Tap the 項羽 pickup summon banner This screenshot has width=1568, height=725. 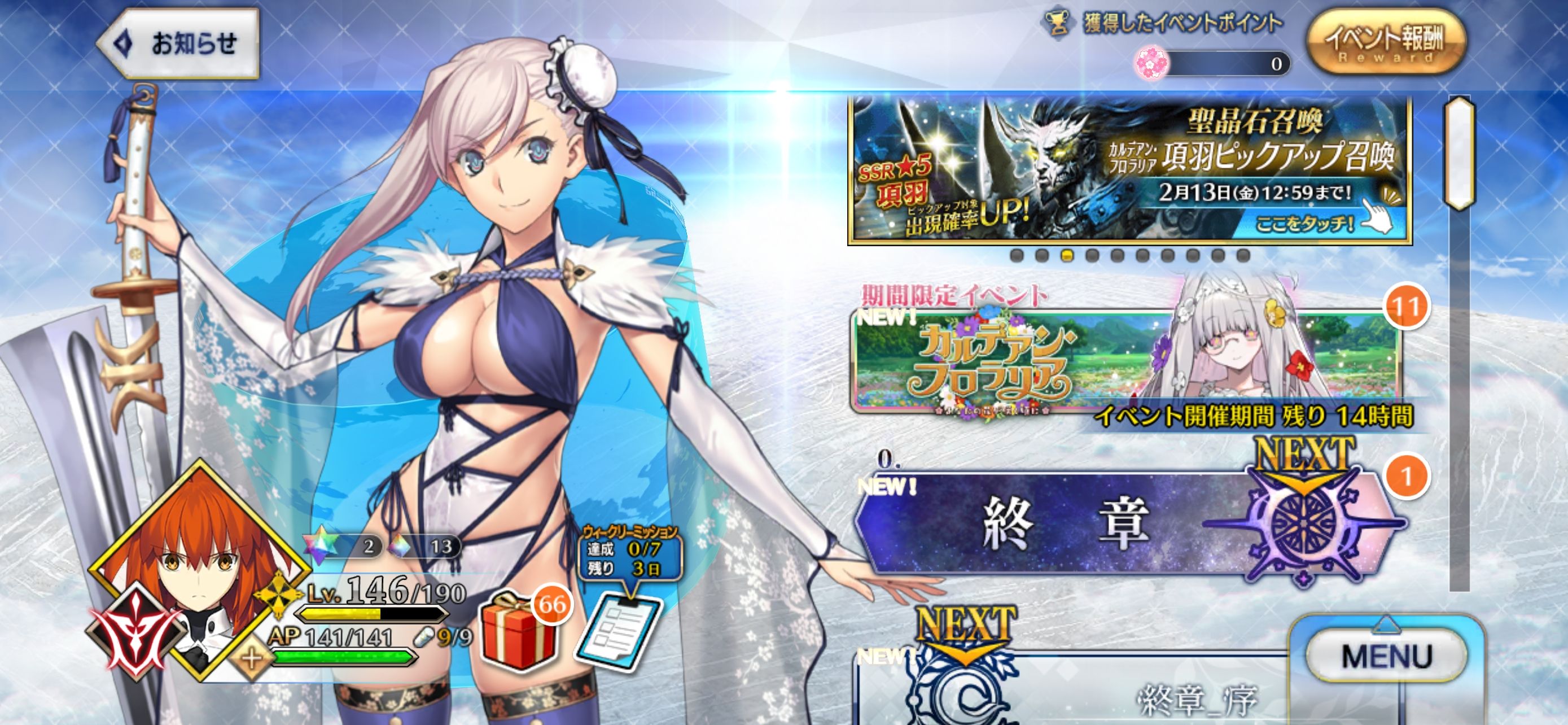[1130, 171]
